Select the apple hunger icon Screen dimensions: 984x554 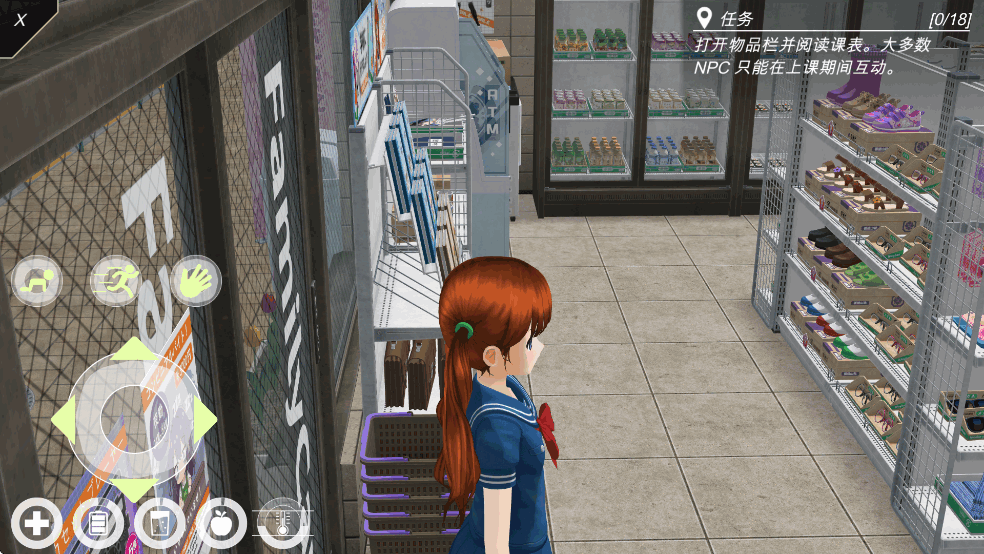(x=221, y=523)
